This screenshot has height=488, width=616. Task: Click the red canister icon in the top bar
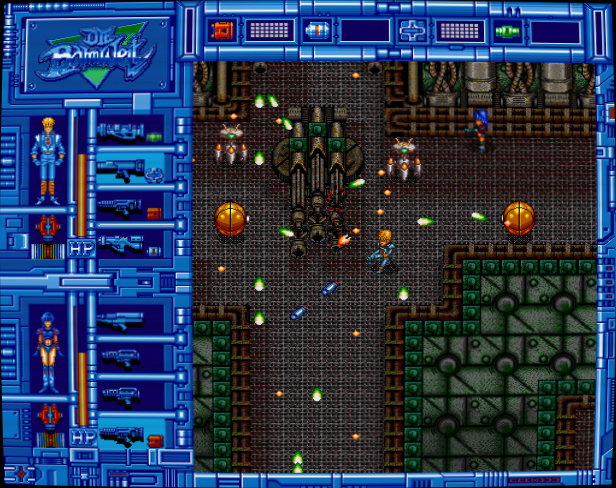click(221, 30)
